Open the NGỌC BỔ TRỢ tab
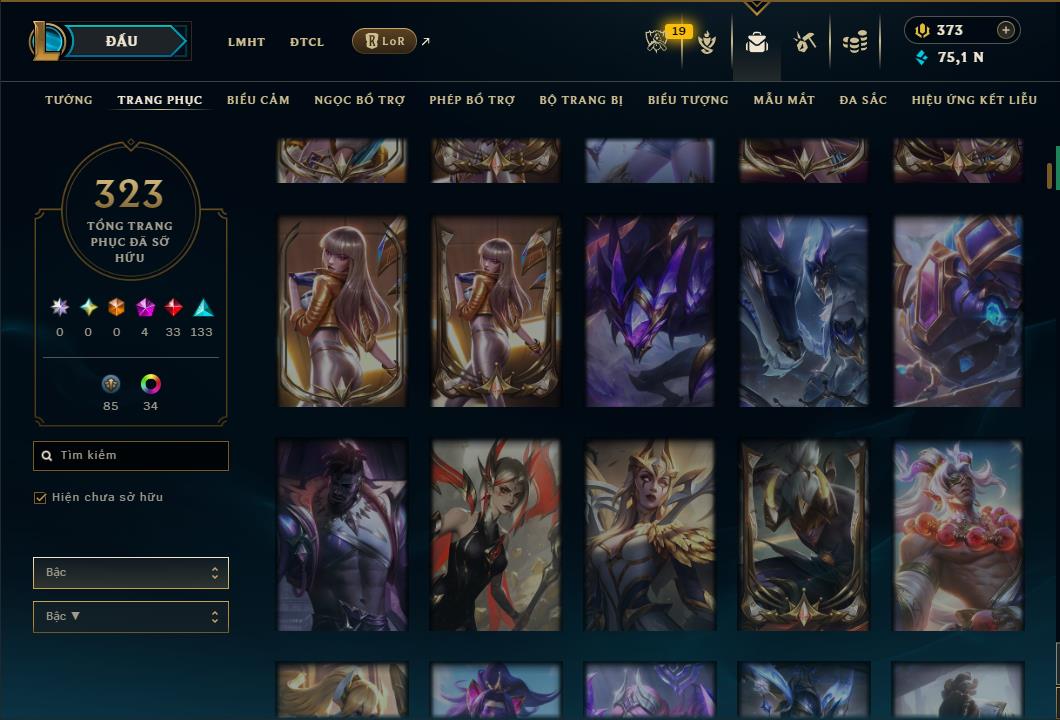 [359, 100]
